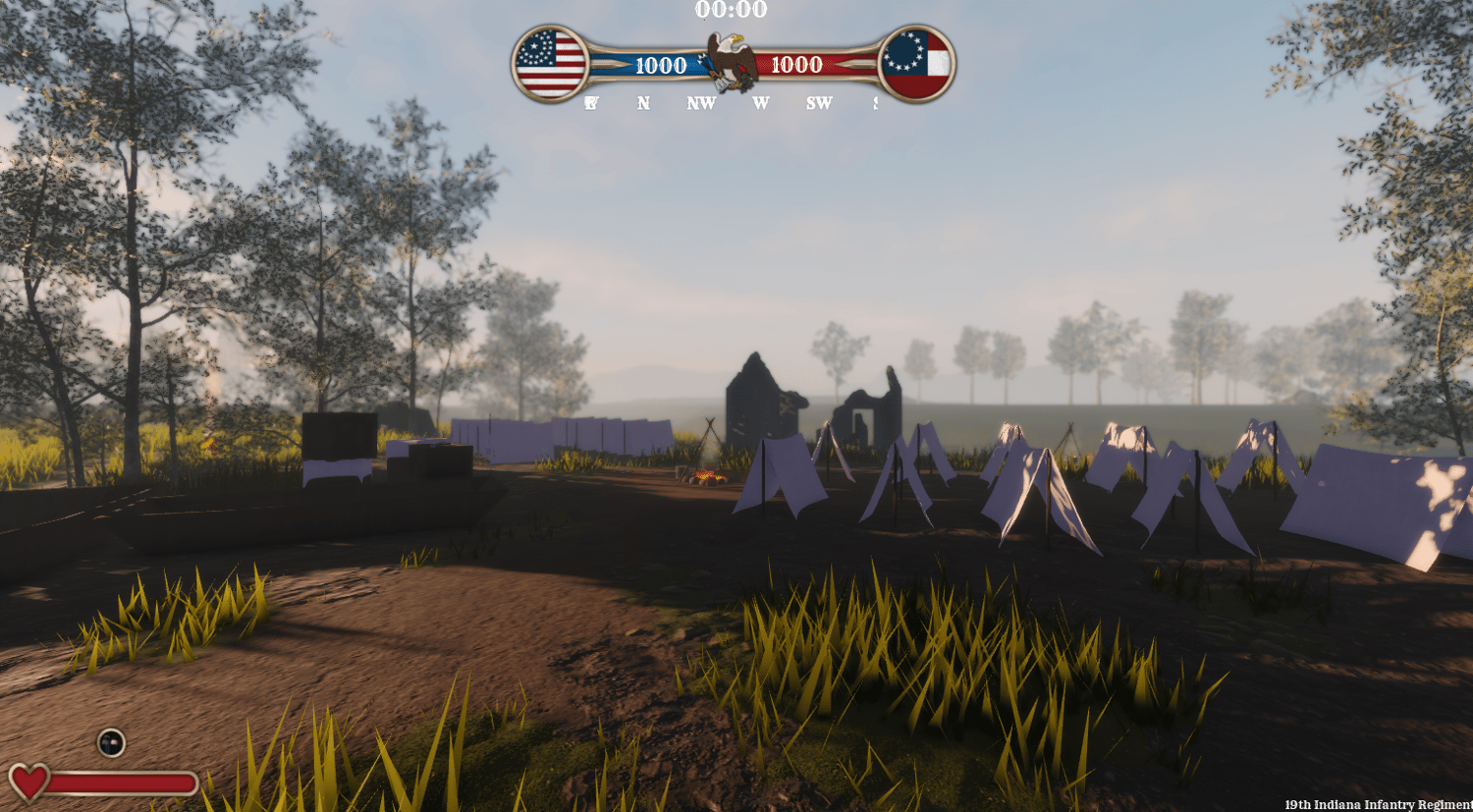Click the compass direction strip
The width and height of the screenshot is (1473, 812).
click(732, 103)
